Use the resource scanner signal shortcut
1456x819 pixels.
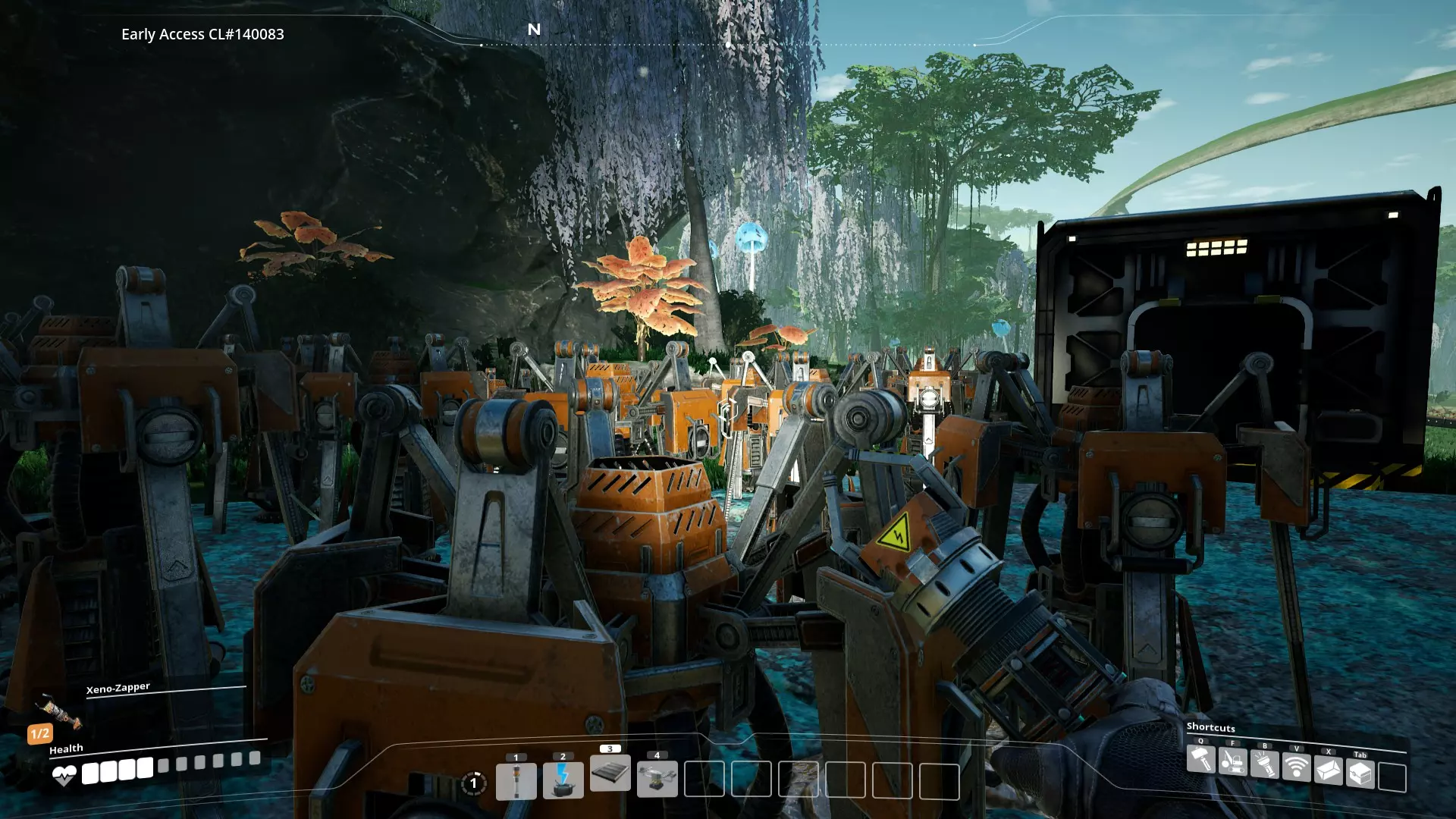(x=1297, y=767)
